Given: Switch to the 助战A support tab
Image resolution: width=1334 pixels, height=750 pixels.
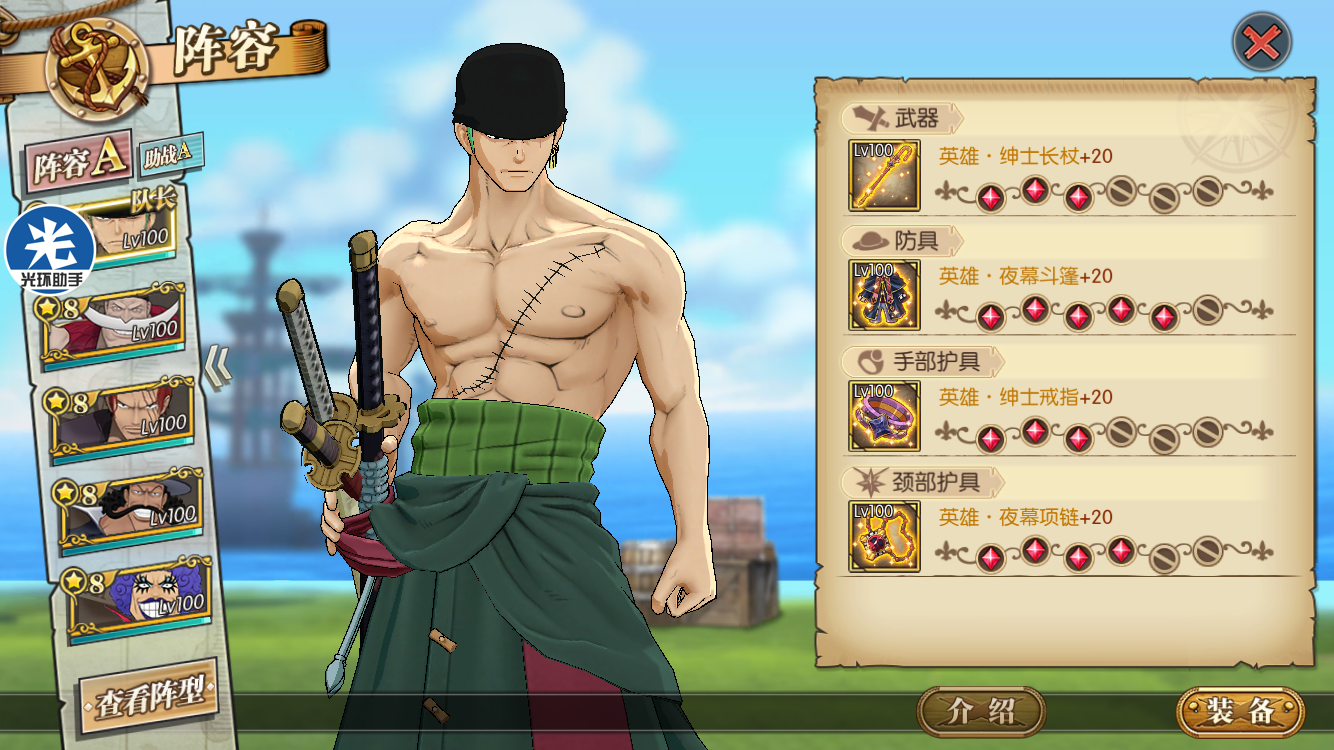Looking at the screenshot, I should (170, 153).
